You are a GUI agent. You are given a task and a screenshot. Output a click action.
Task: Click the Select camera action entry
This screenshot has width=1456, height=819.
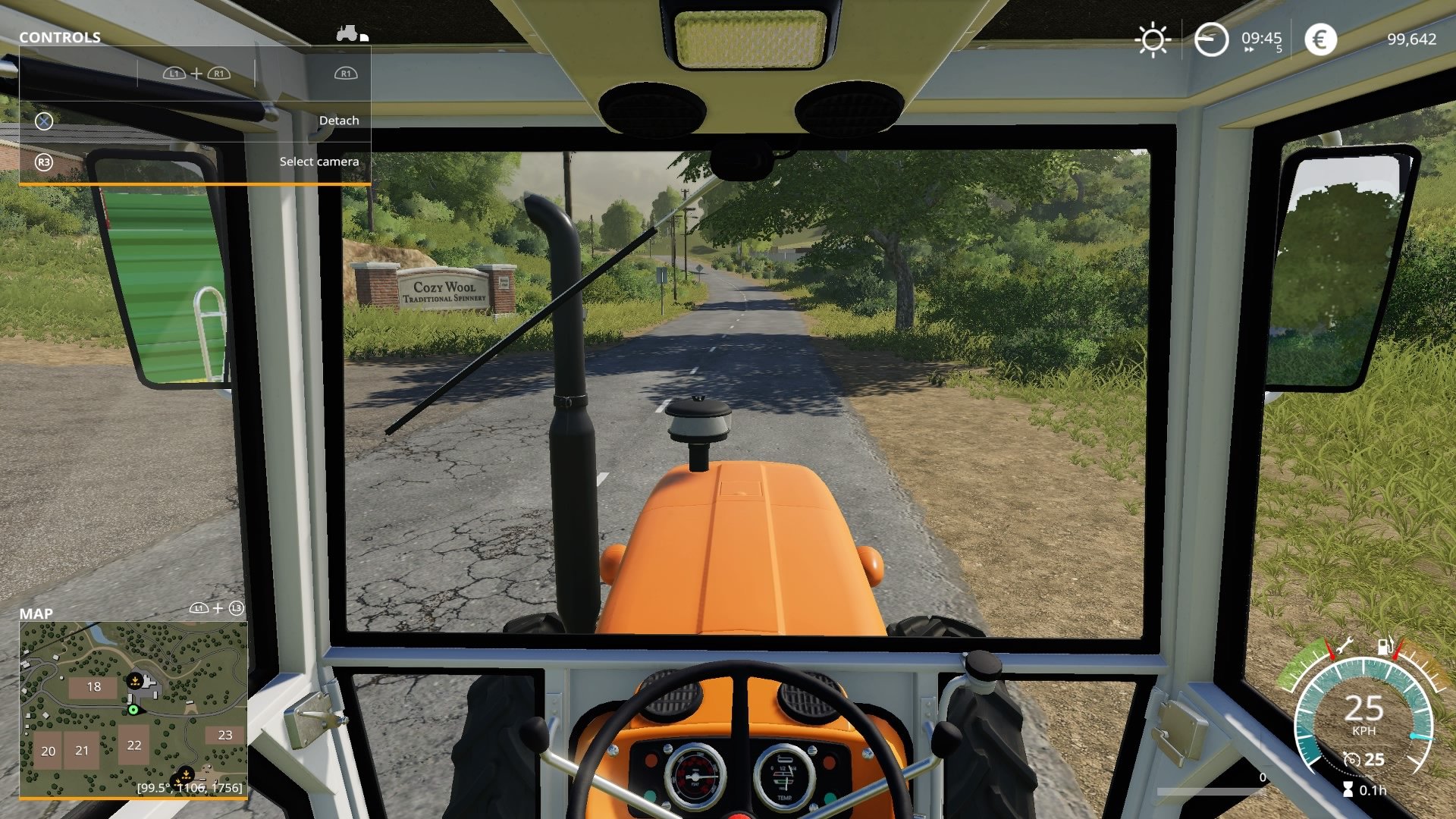pyautogui.click(x=318, y=161)
